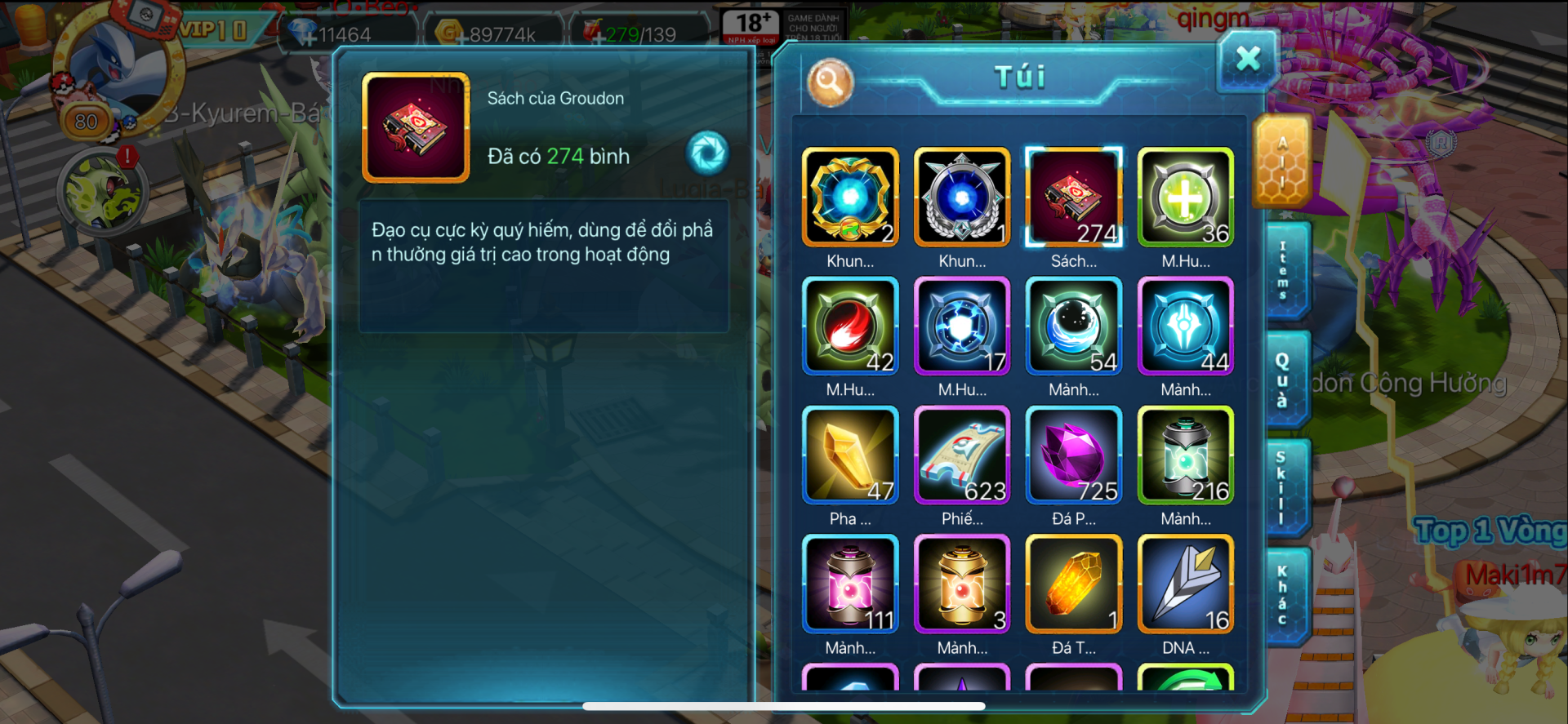This screenshot has height=724, width=1568.
Task: Pick the DNA item with 16
Action: 1186,584
